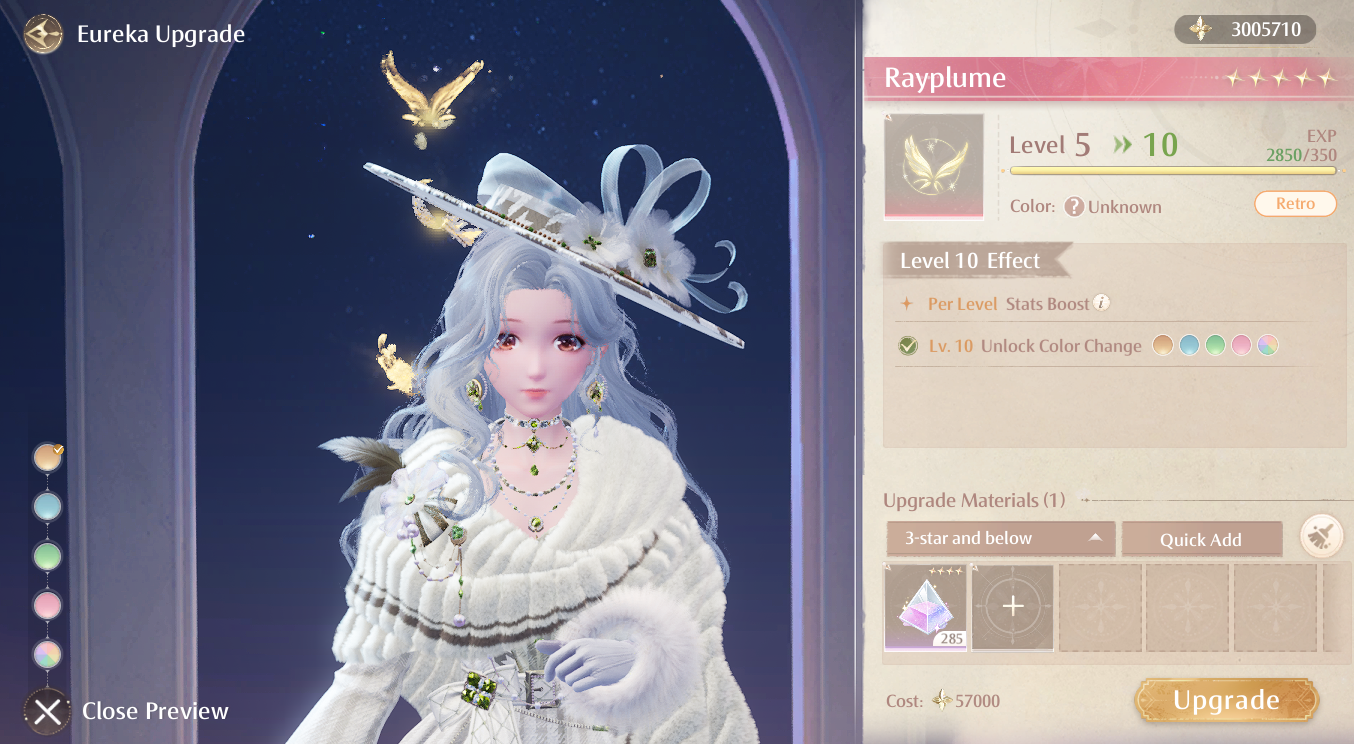This screenshot has height=744, width=1354.
Task: Select the 285-count crystal material thumbnail
Action: point(924,606)
